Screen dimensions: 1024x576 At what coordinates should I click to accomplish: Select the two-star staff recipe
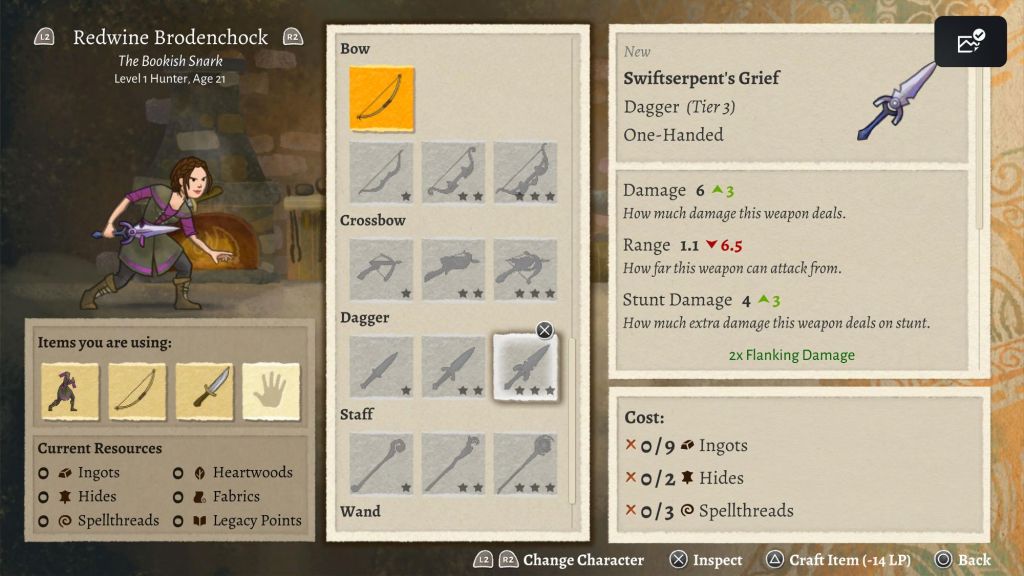(x=453, y=463)
